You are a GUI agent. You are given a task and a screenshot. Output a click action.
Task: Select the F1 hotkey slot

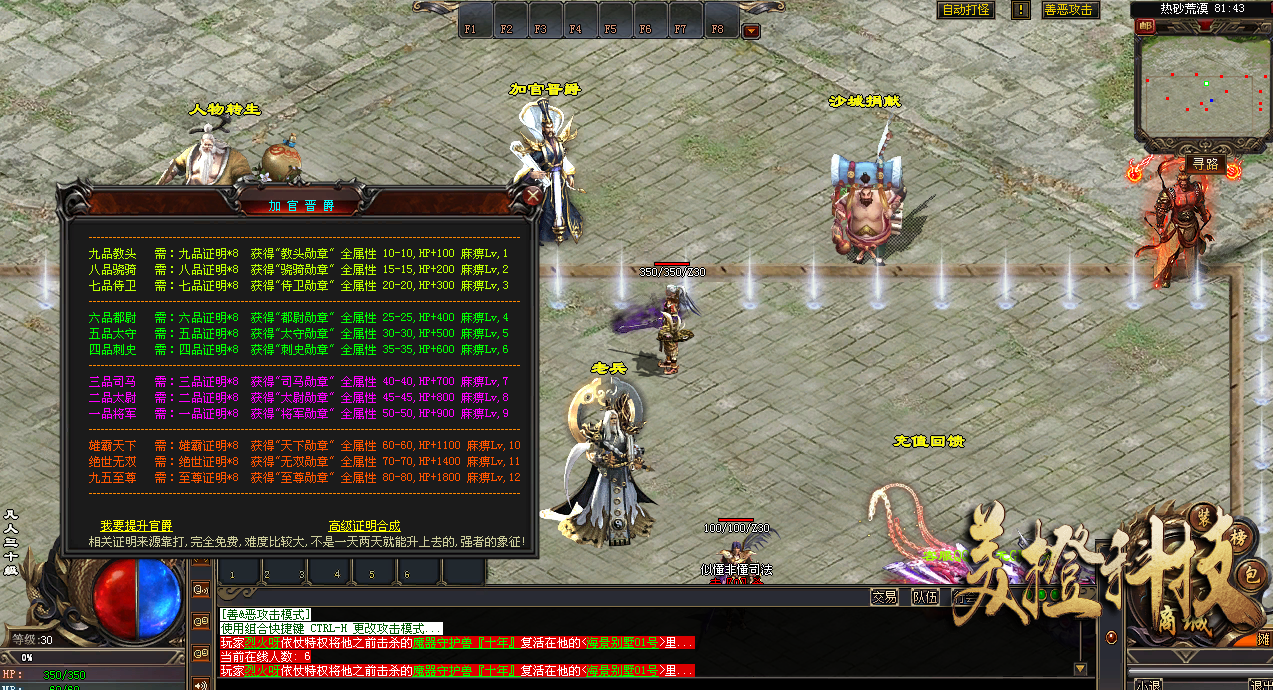471,29
